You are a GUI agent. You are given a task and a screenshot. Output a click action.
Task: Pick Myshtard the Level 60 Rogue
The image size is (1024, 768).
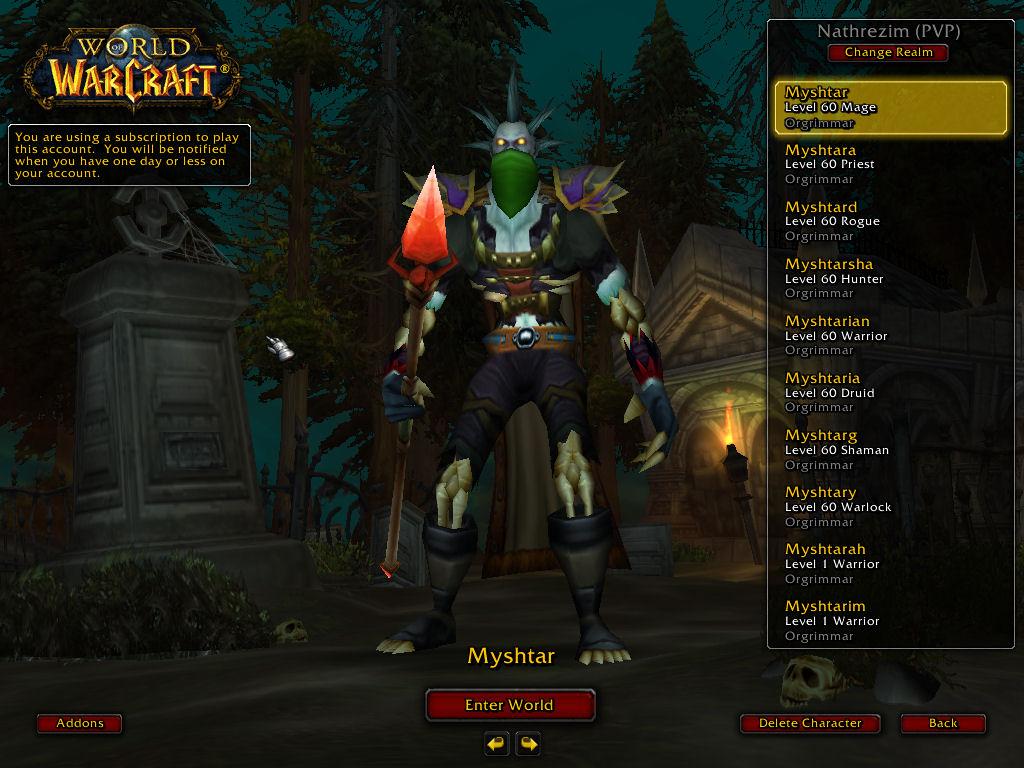point(890,222)
